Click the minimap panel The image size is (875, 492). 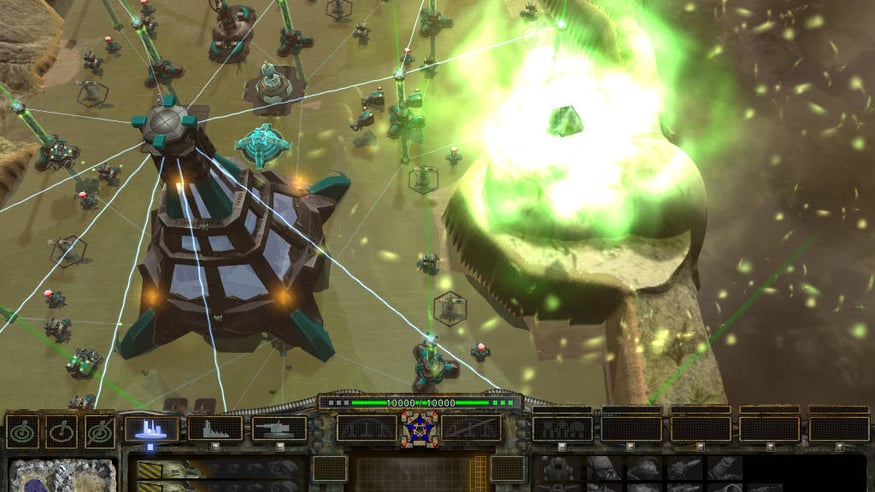pos(62,475)
